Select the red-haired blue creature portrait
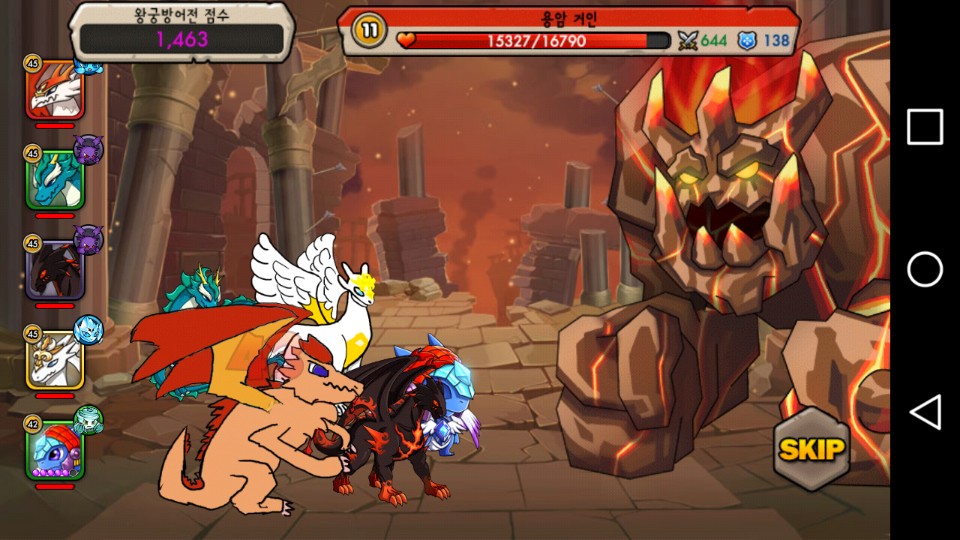 click(x=55, y=450)
